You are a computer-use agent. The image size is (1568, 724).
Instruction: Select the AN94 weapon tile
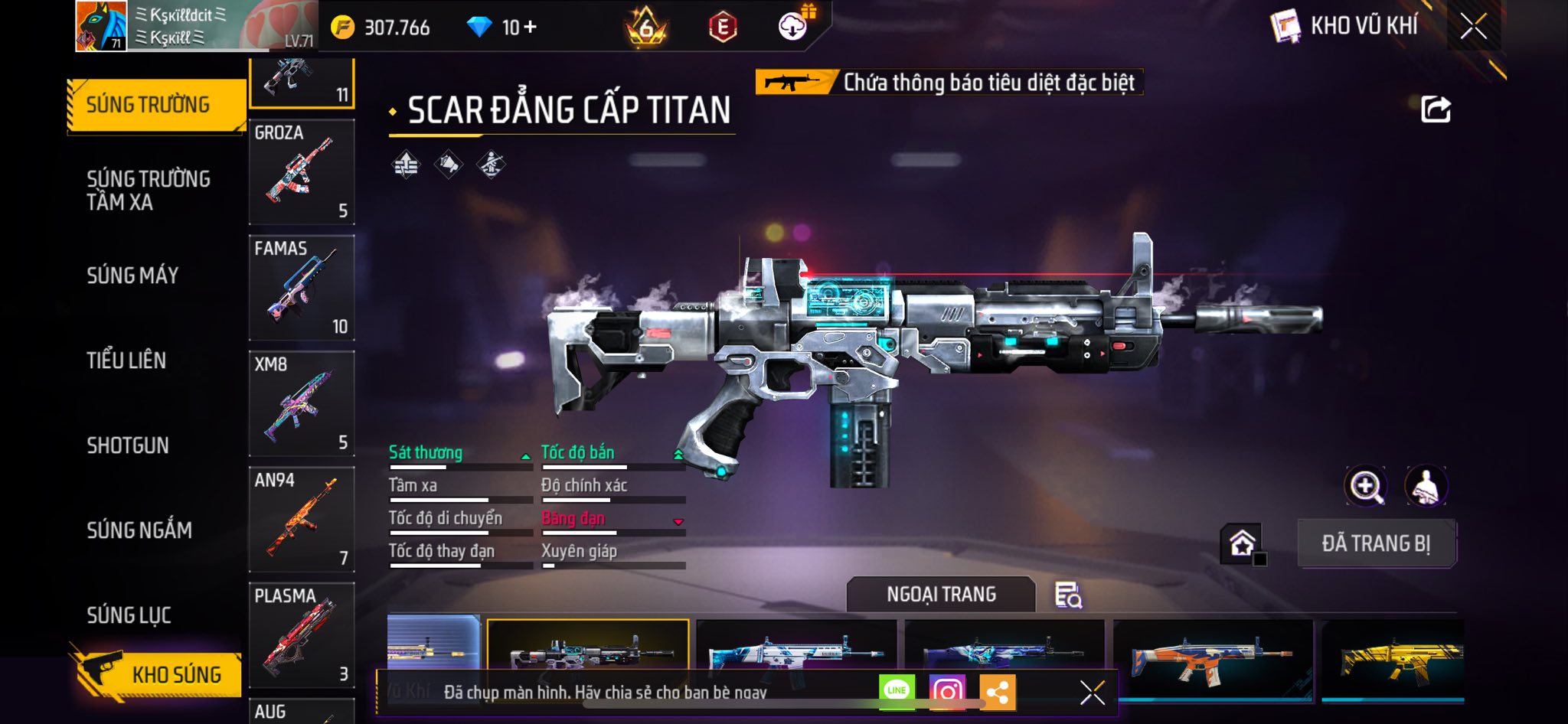coord(302,520)
